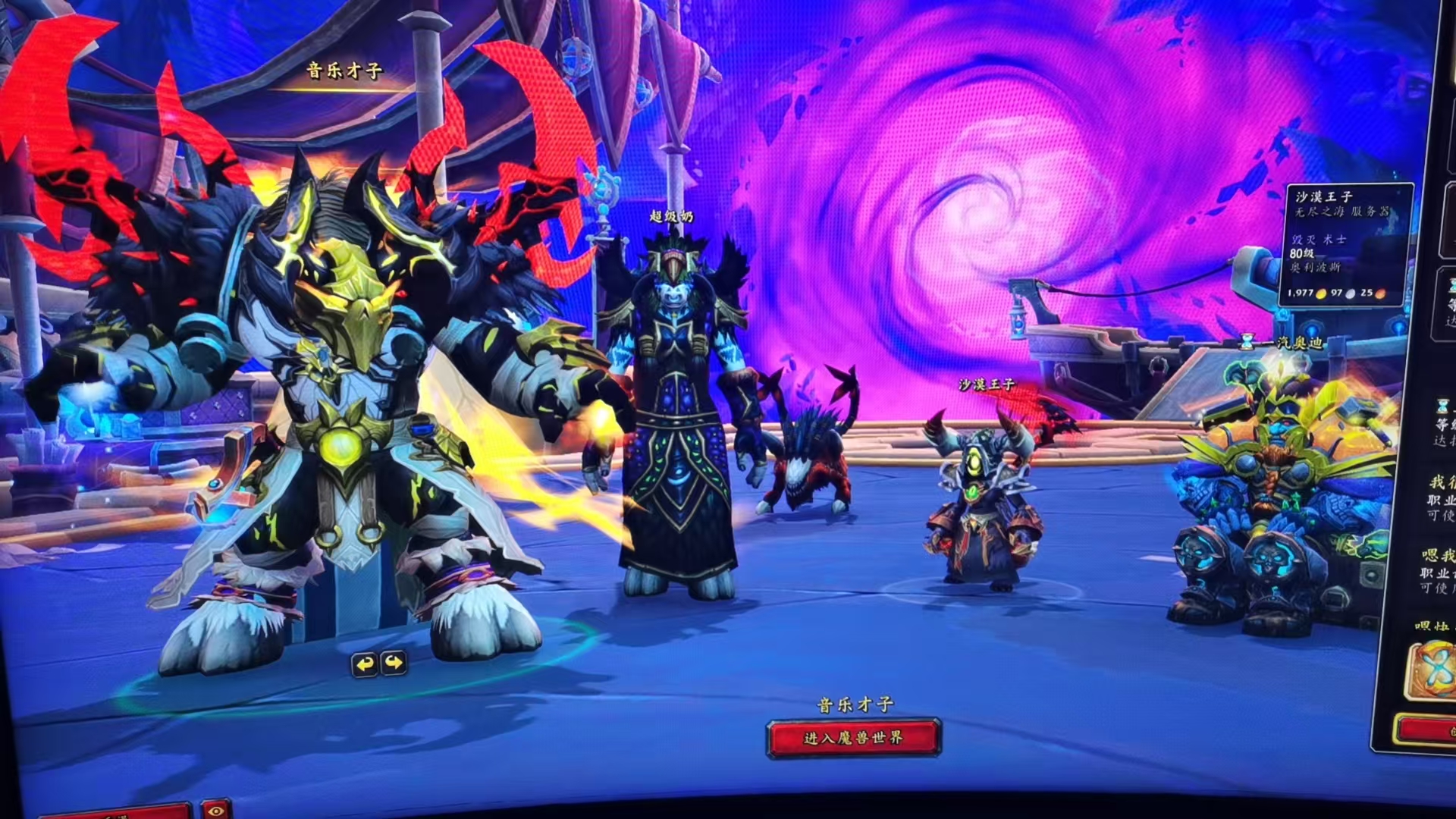Click the 进入魔兽世界 enter world button
The height and width of the screenshot is (819, 1456).
(x=853, y=738)
